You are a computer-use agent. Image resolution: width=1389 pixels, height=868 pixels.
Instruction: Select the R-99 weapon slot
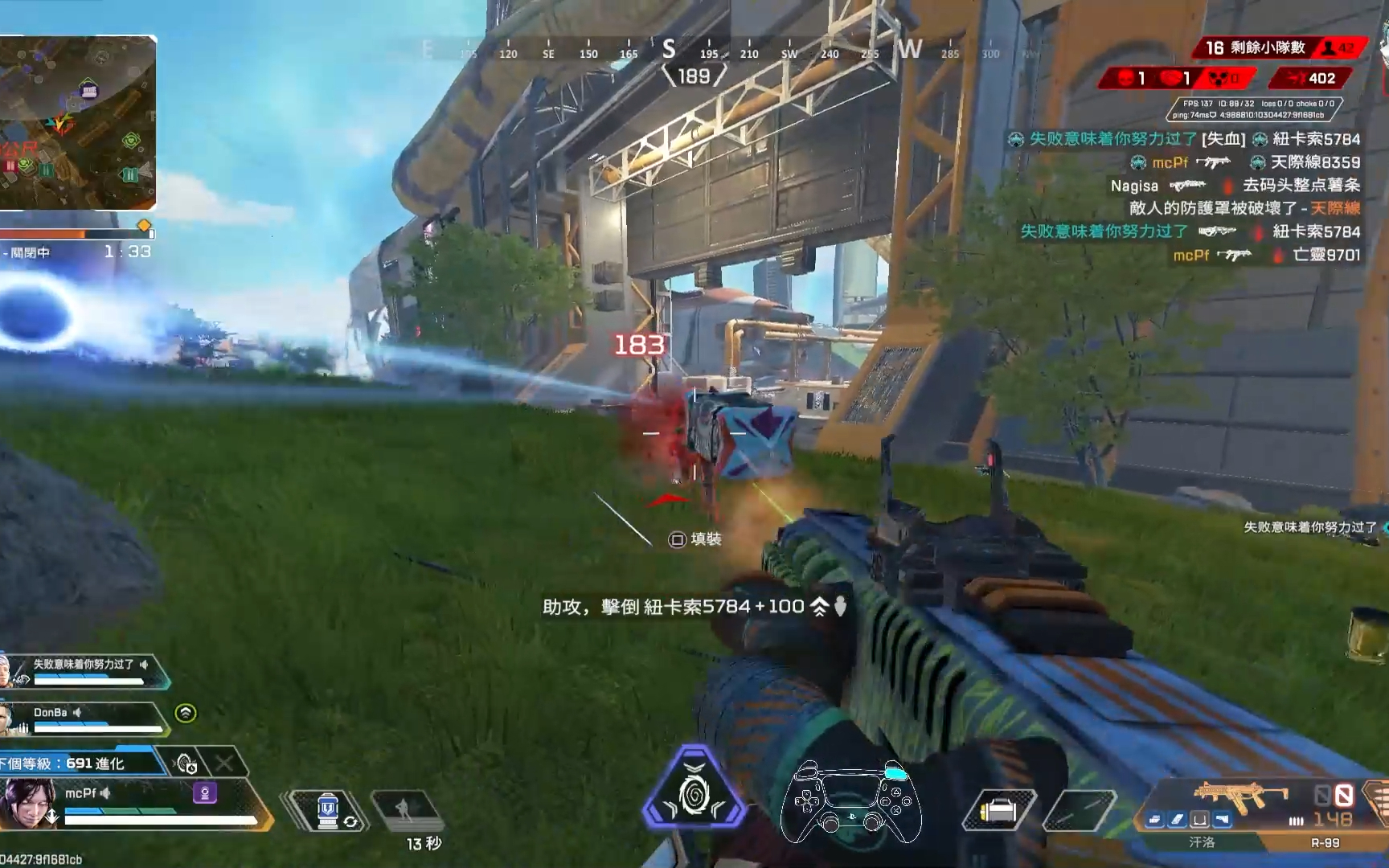1325,842
